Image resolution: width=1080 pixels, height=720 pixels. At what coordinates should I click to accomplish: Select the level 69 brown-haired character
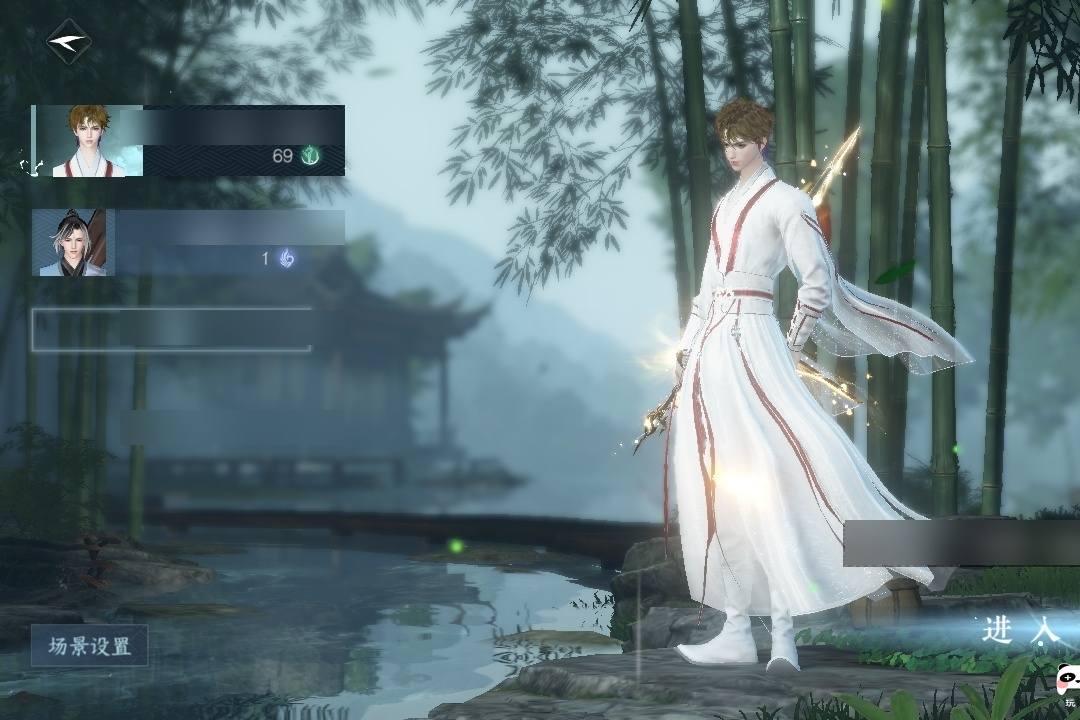click(x=188, y=141)
